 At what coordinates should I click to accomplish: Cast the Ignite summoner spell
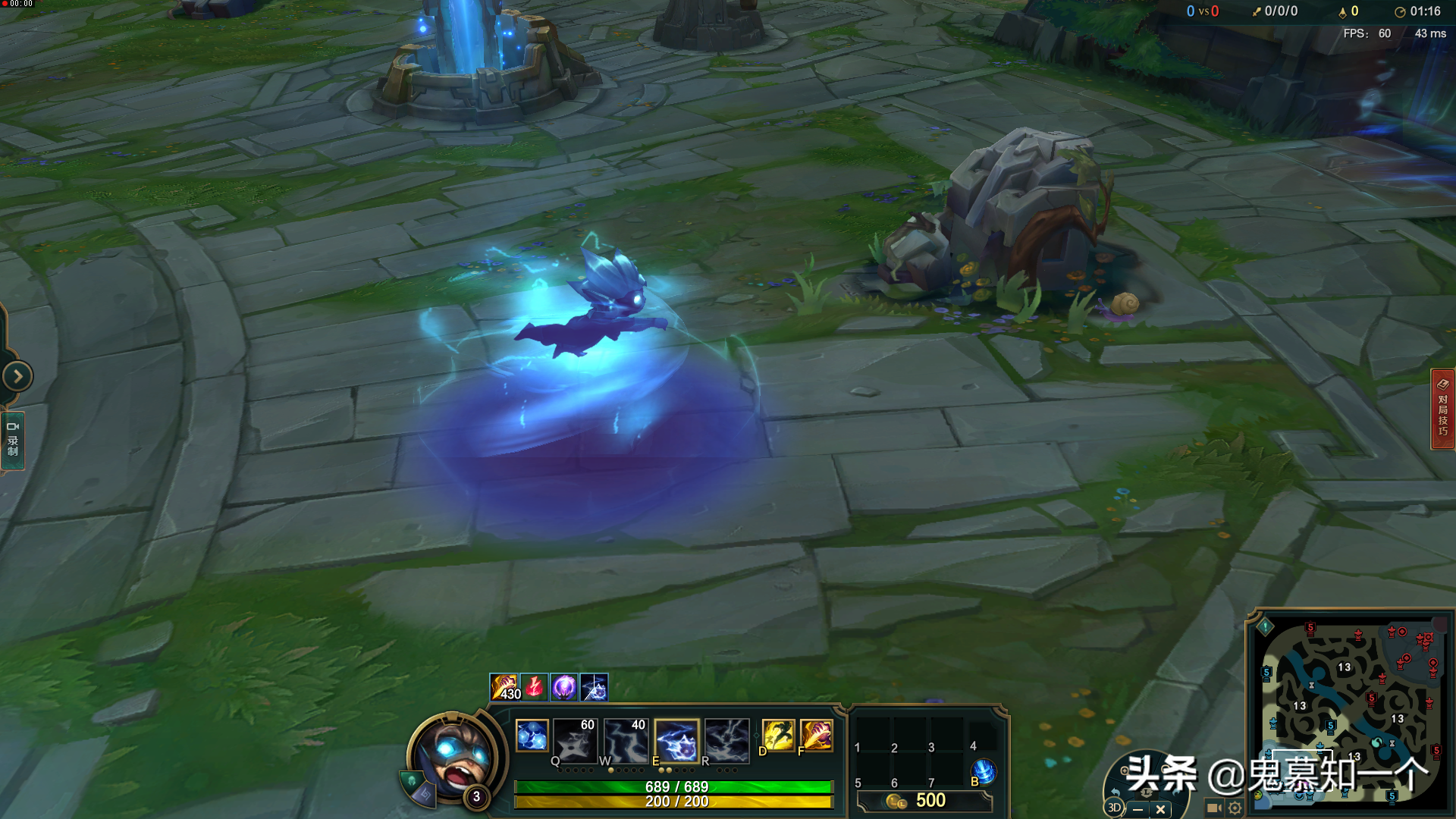(x=816, y=736)
